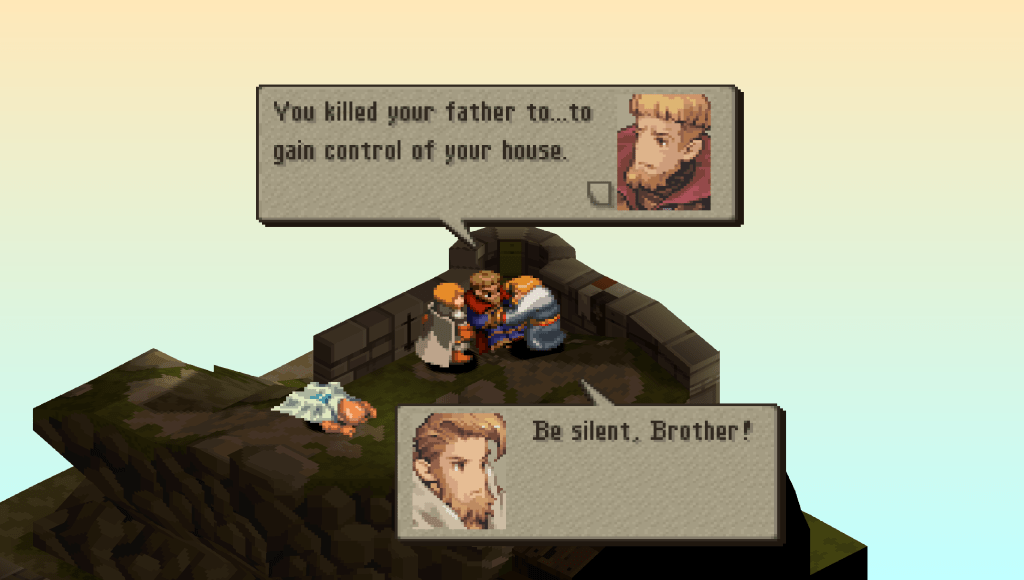The height and width of the screenshot is (580, 1024).
Task: Click the page-turn icon to advance dialogue
Action: 599,193
